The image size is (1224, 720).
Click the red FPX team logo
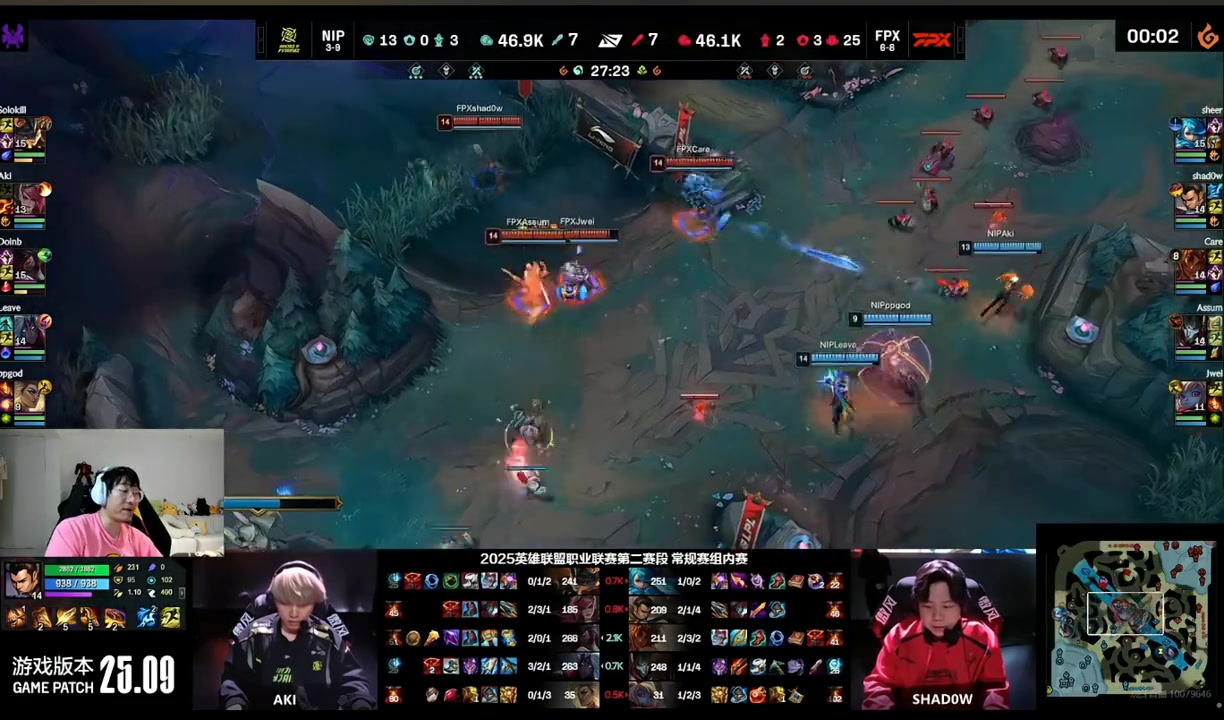click(931, 39)
